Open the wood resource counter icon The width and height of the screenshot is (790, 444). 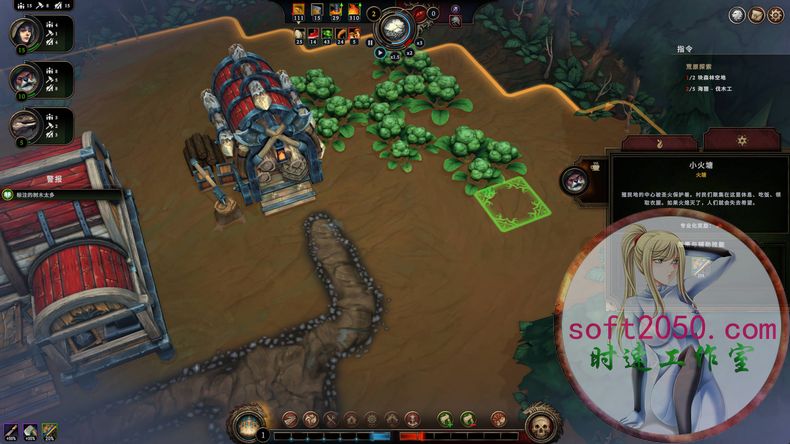298,12
